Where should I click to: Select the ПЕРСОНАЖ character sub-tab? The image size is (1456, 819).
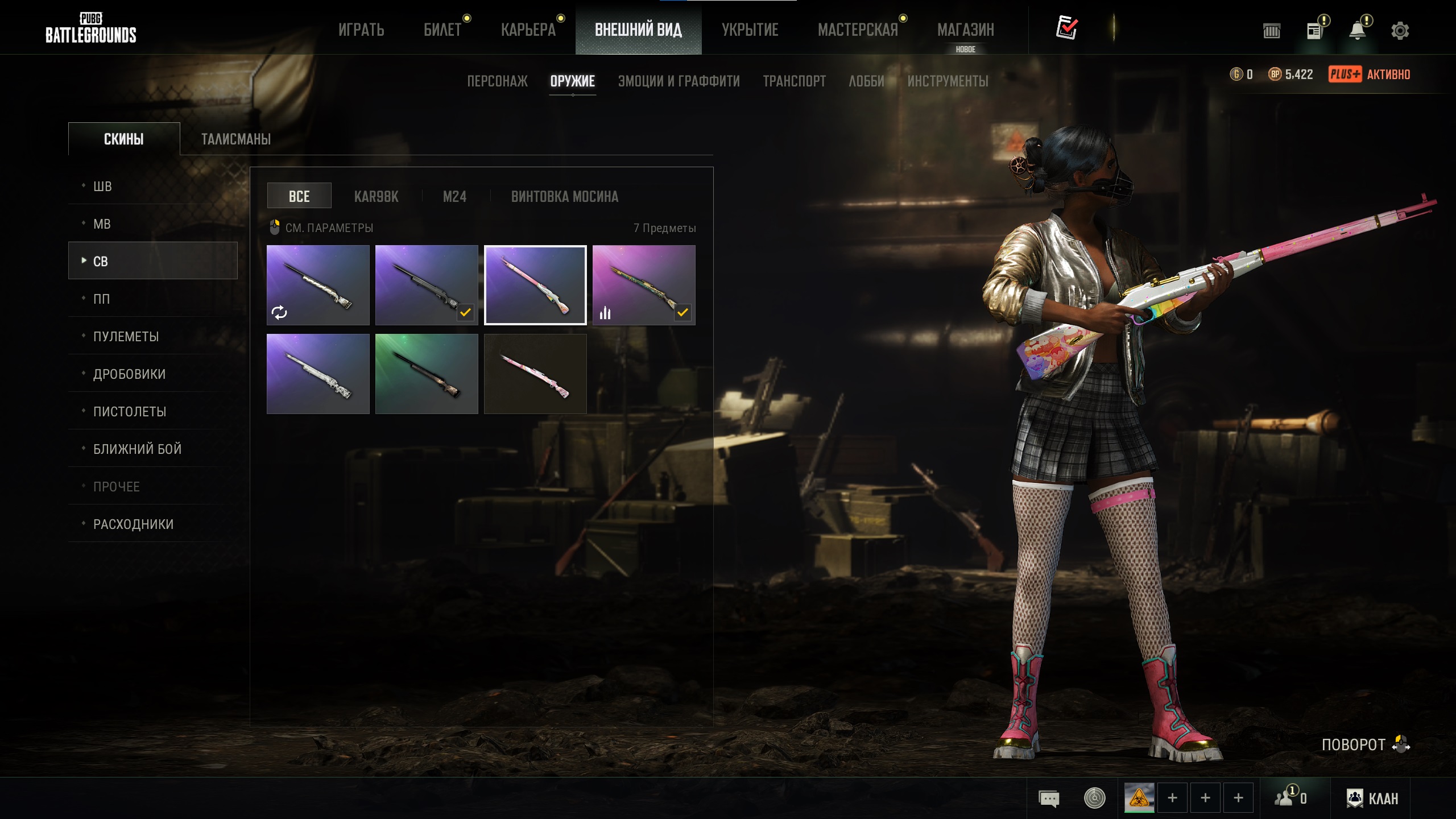coord(497,81)
